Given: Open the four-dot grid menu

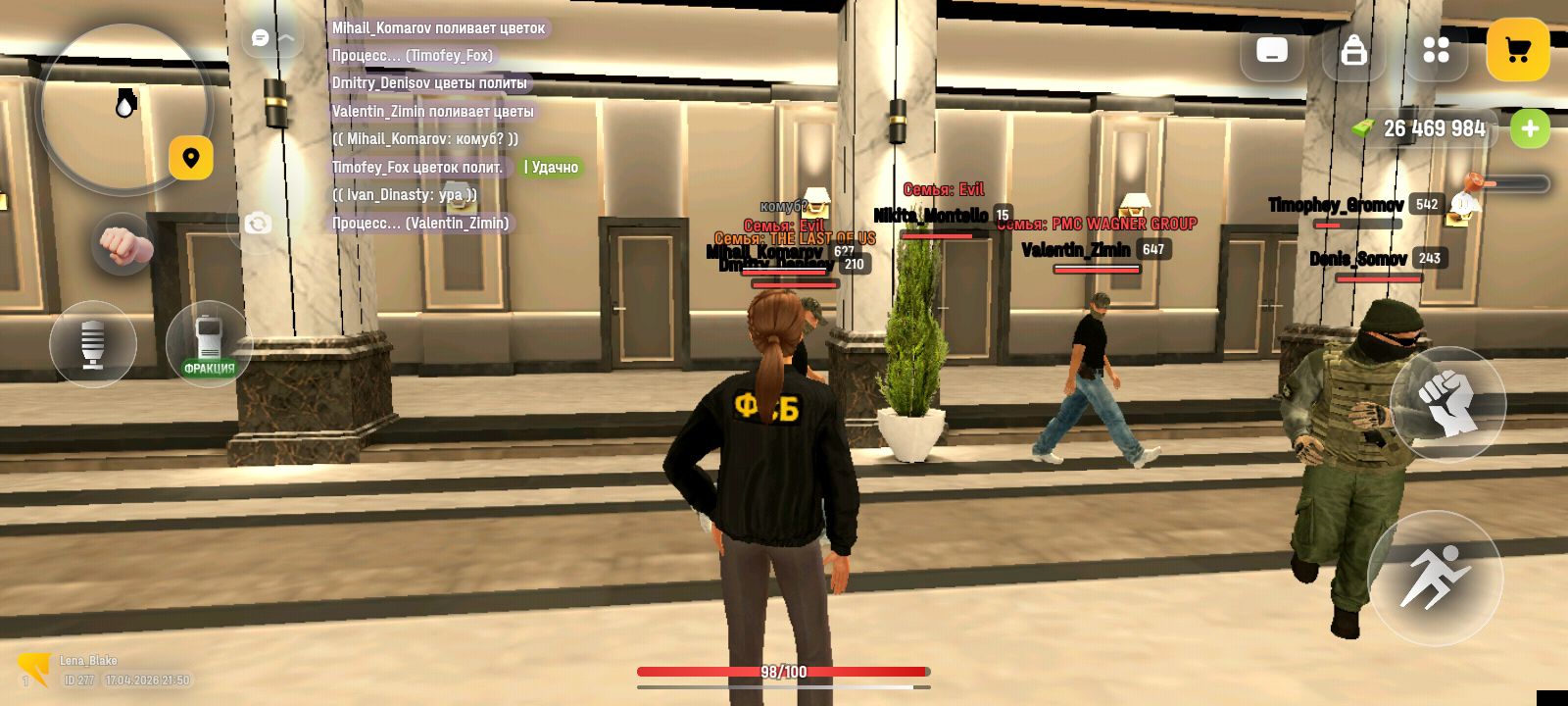Looking at the screenshot, I should (x=1436, y=50).
